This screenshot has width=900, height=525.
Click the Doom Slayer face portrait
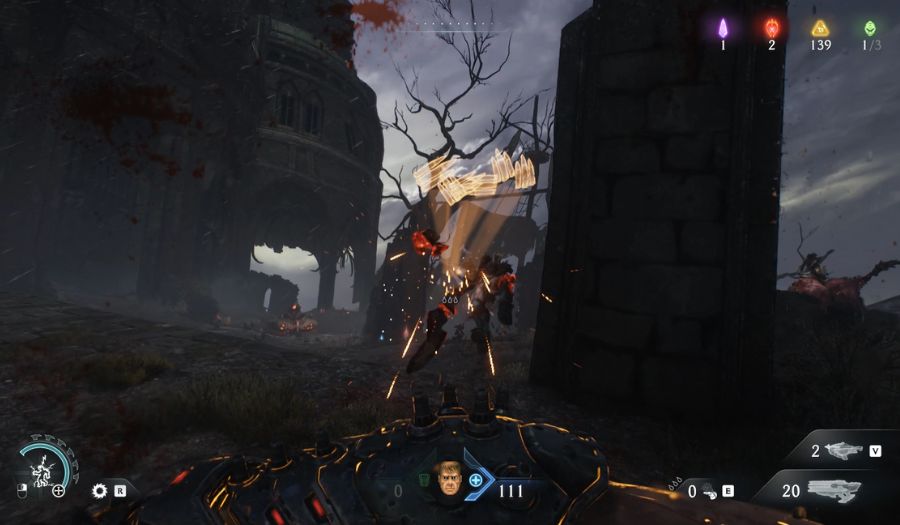point(448,479)
